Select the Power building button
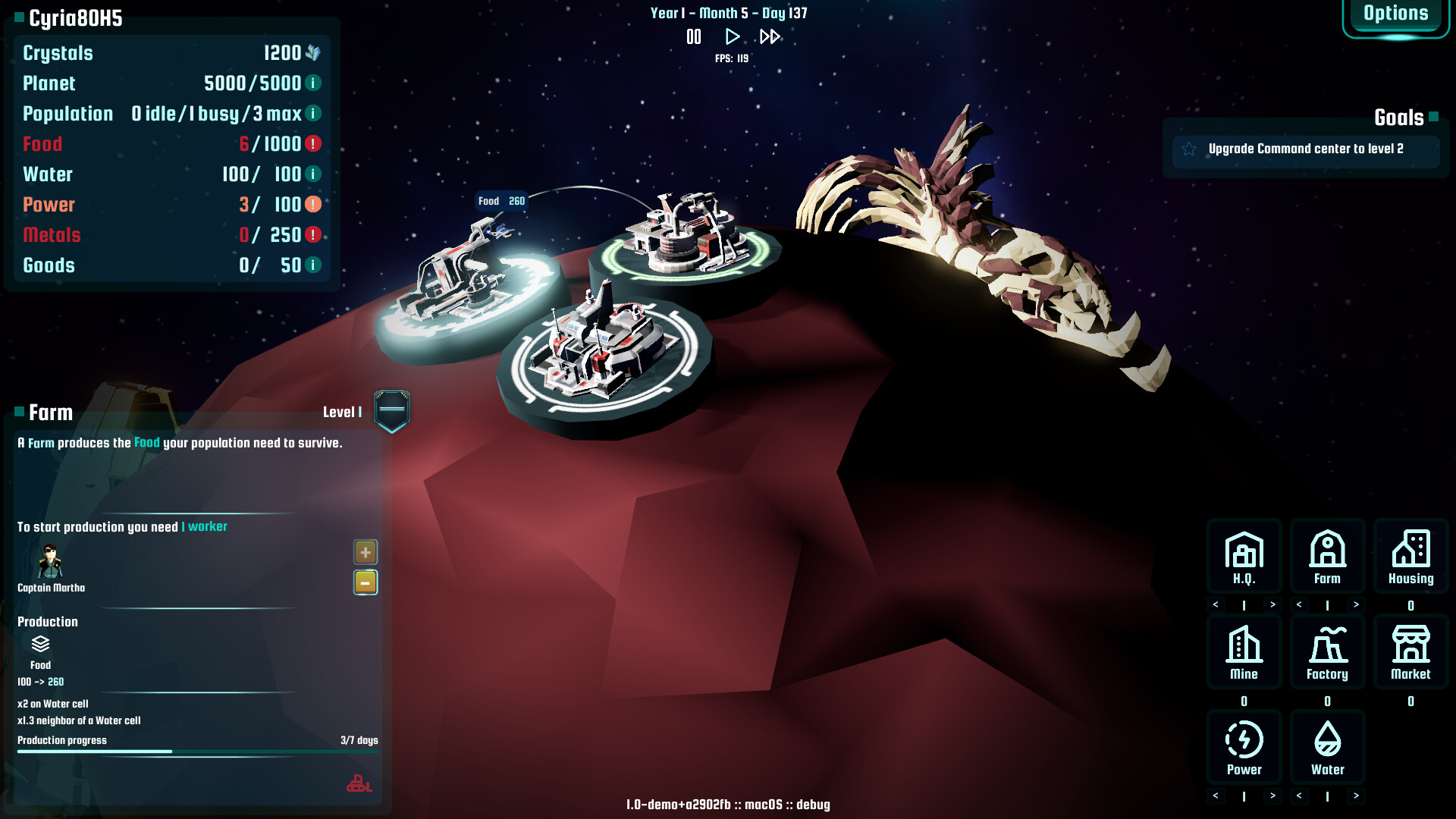Viewport: 1456px width, 819px height. tap(1244, 747)
